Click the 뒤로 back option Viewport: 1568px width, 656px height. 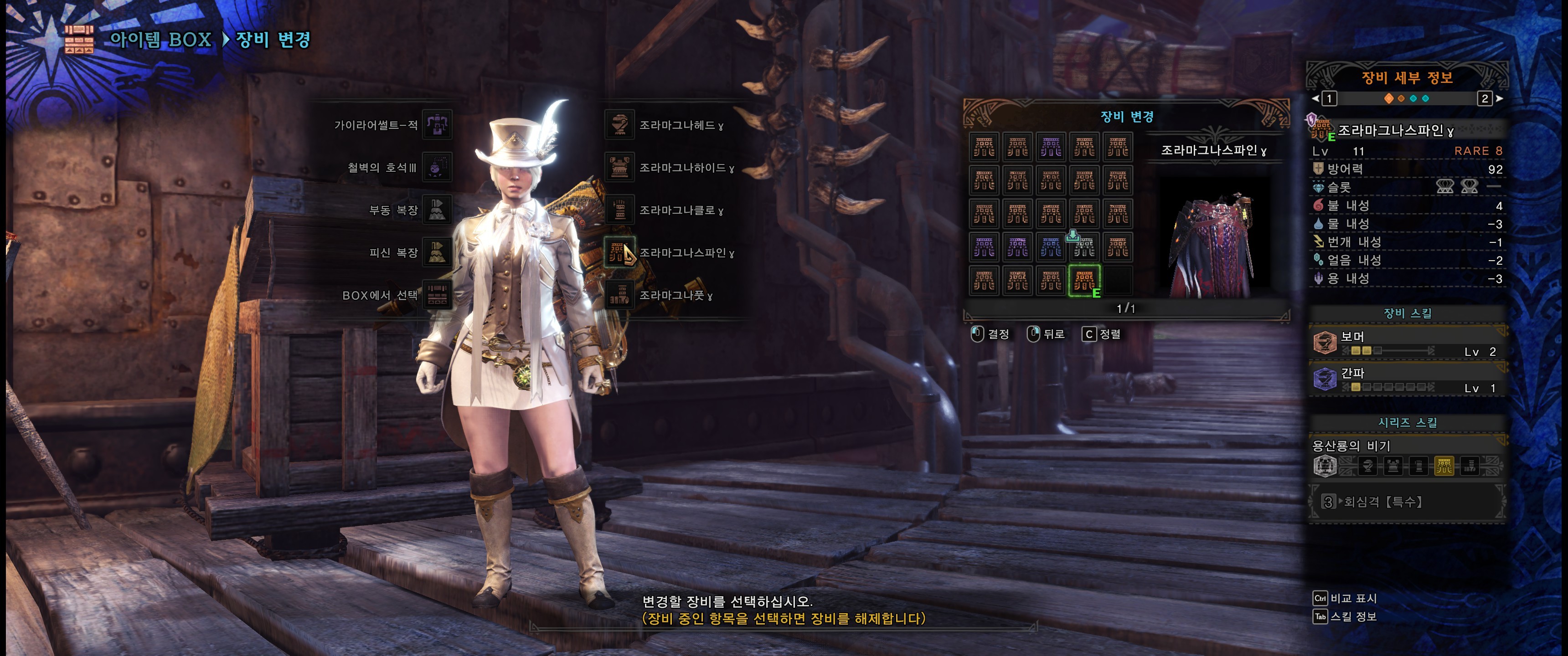(1047, 334)
